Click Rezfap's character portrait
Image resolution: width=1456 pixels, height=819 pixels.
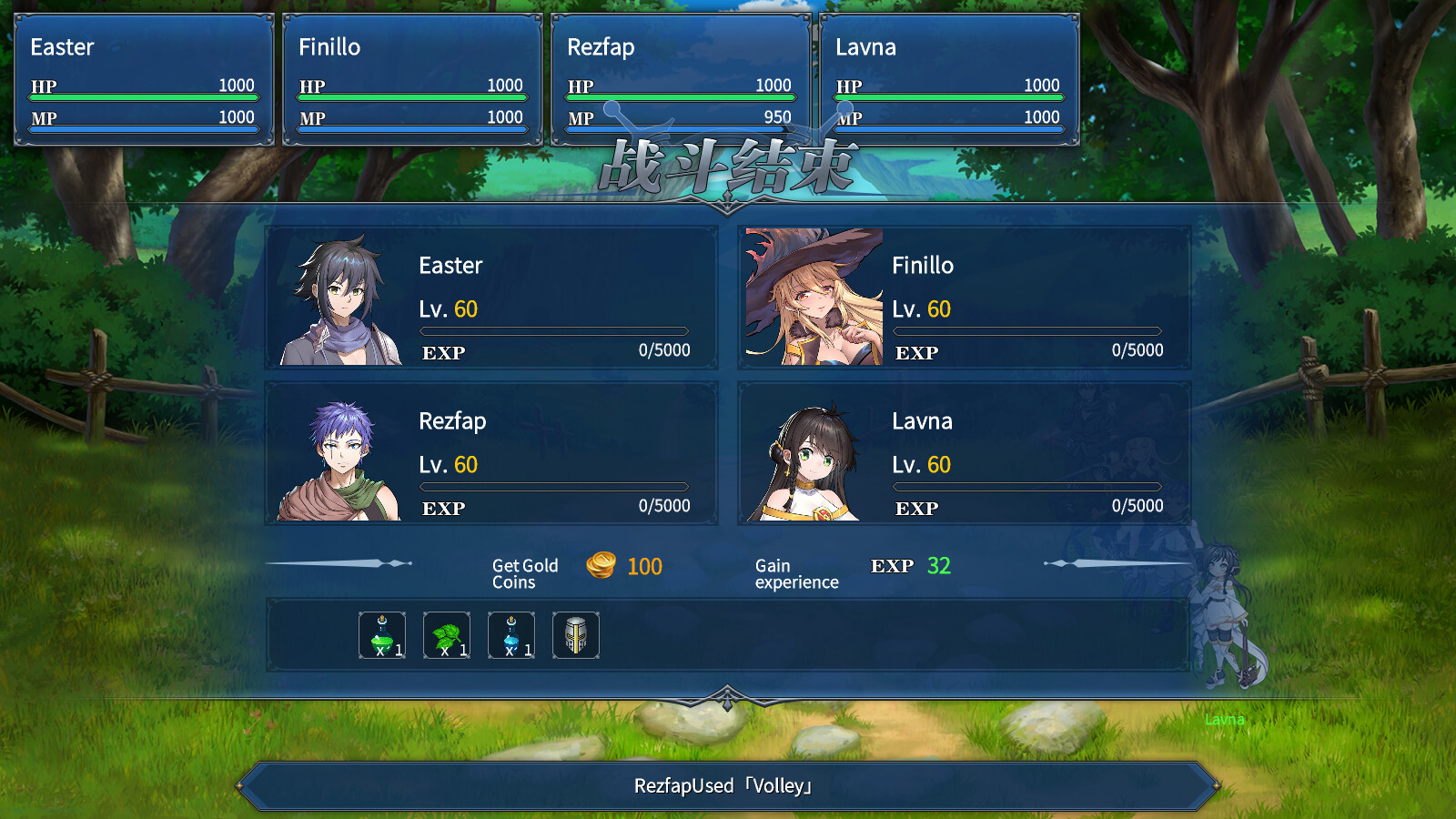point(341,454)
